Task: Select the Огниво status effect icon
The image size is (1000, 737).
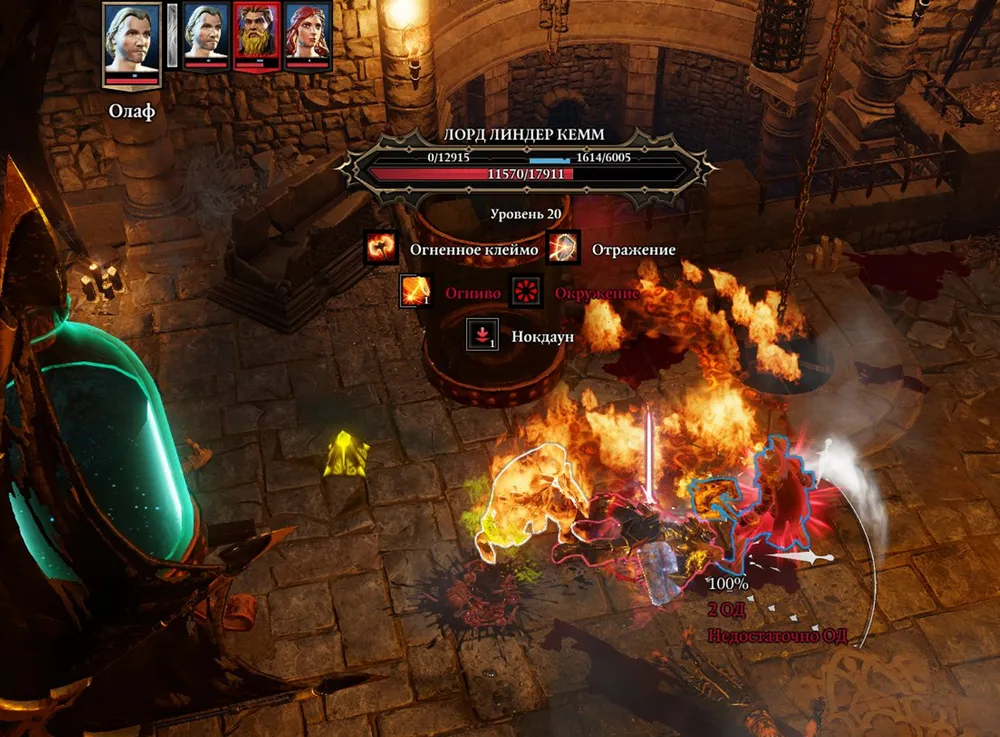Action: [x=416, y=292]
